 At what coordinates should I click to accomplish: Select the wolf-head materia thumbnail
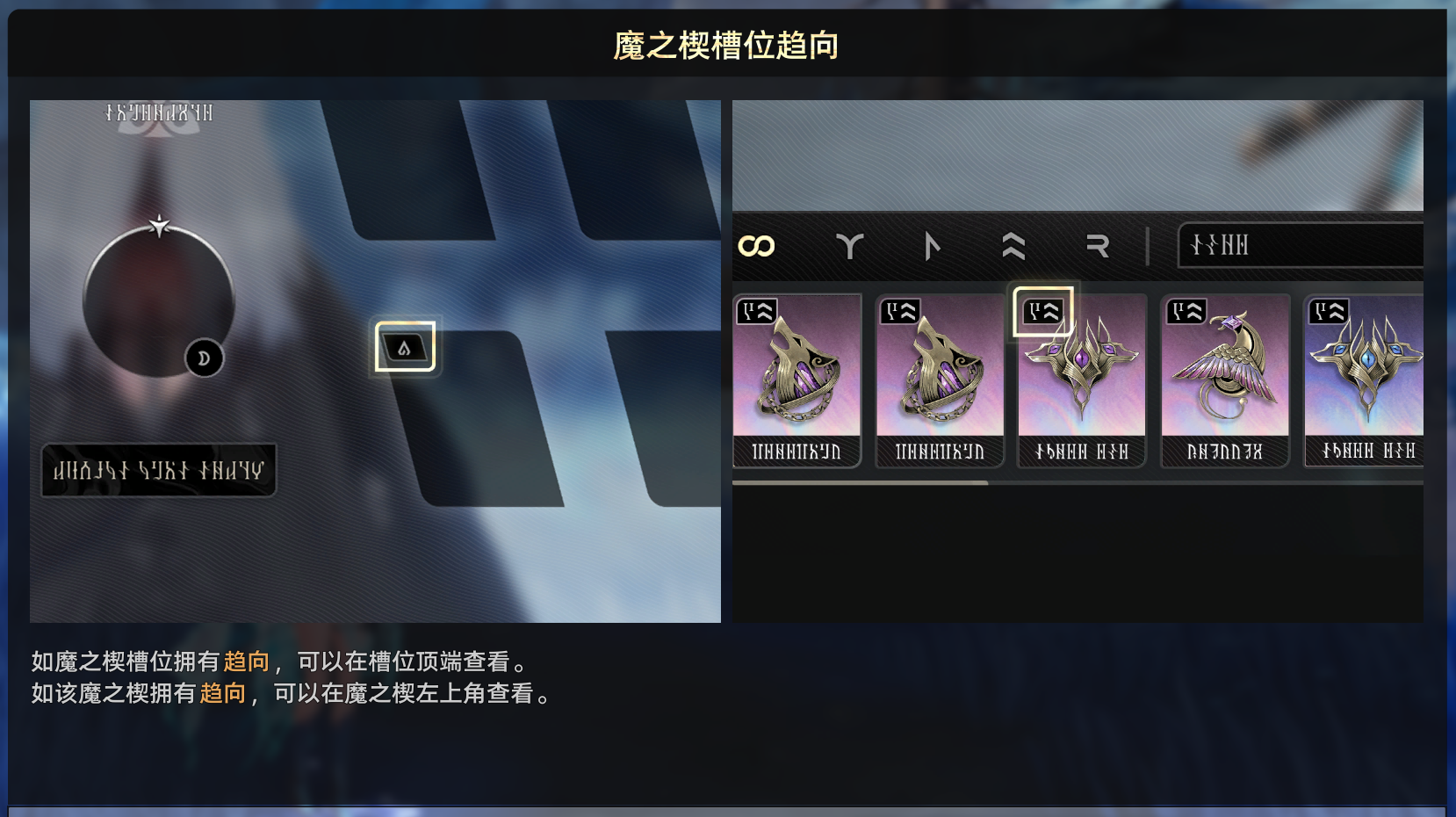pos(797,378)
